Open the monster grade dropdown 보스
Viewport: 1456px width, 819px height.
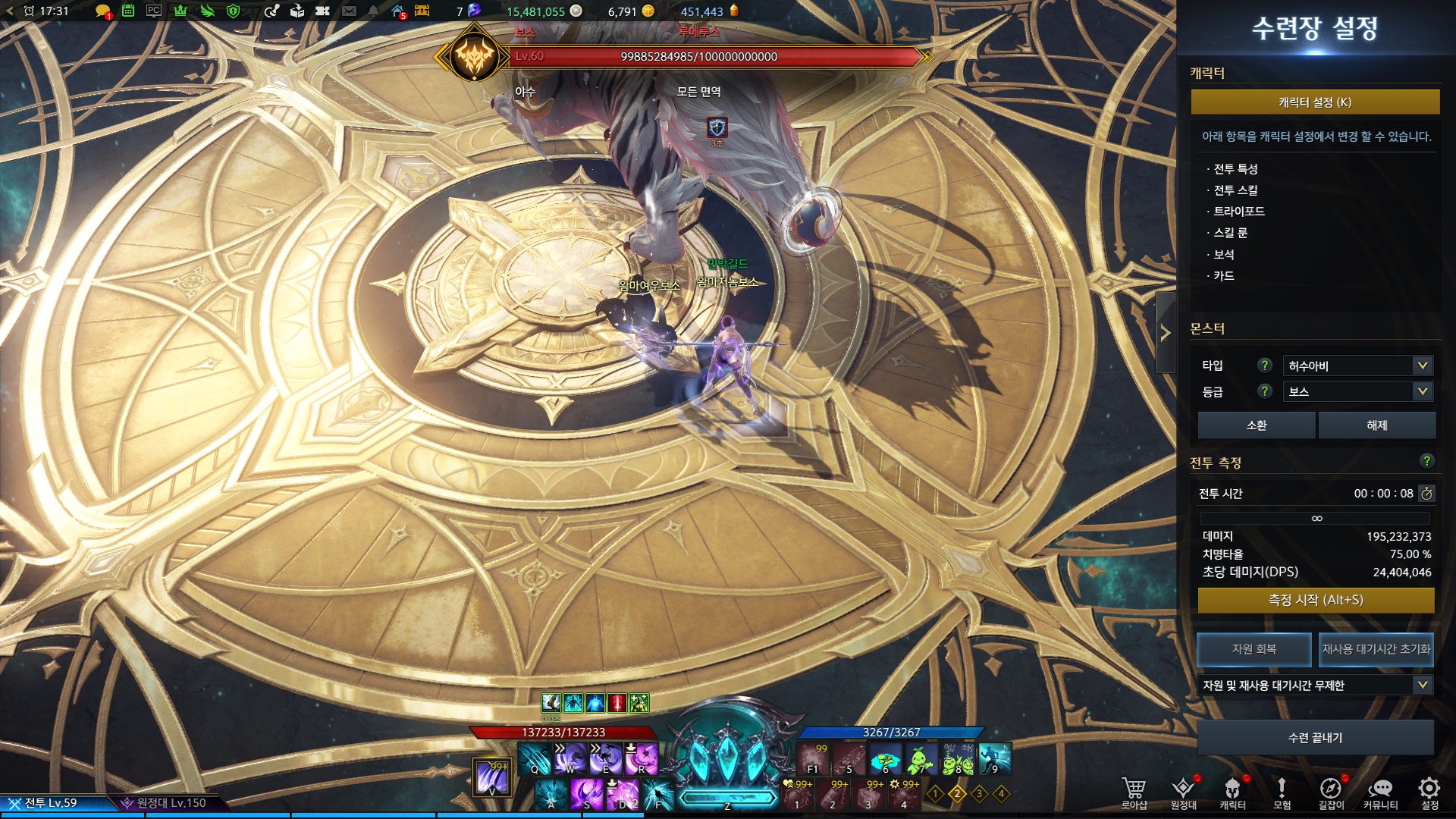pyautogui.click(x=1357, y=391)
